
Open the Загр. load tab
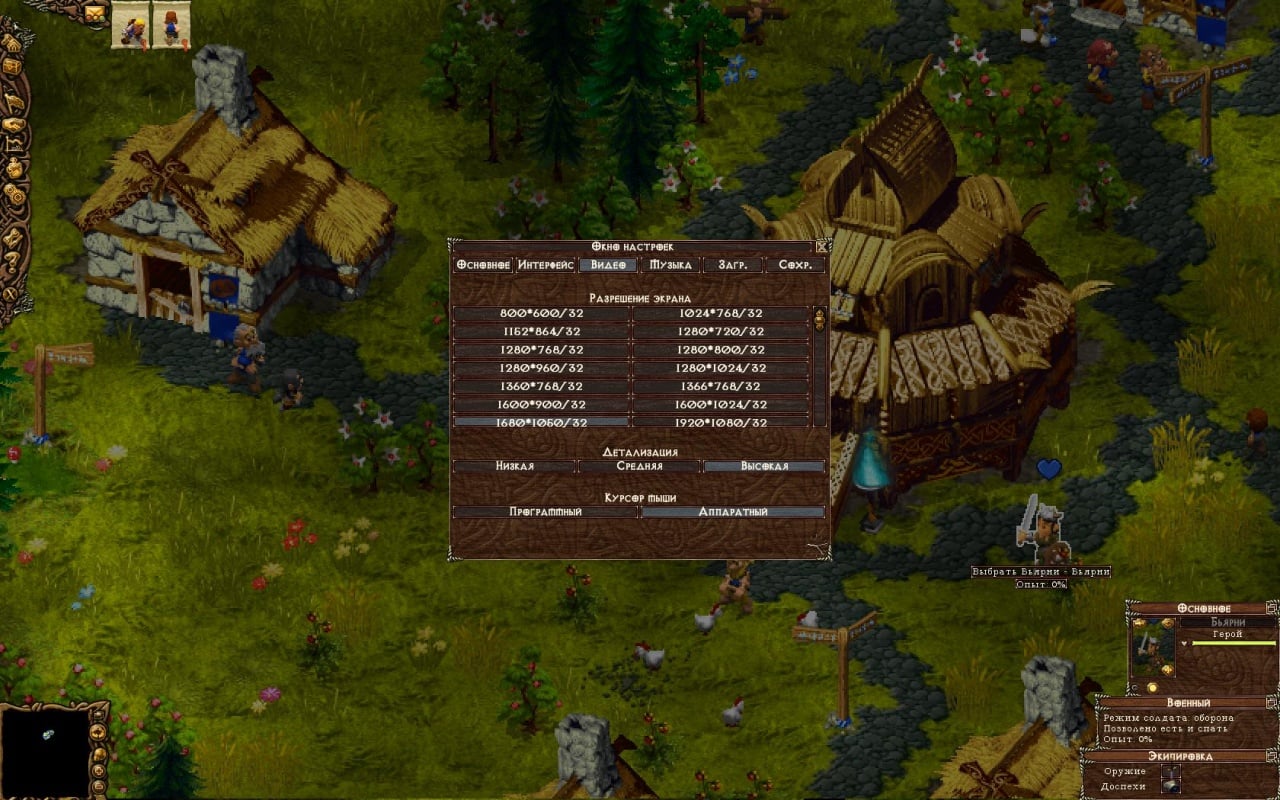click(x=732, y=265)
